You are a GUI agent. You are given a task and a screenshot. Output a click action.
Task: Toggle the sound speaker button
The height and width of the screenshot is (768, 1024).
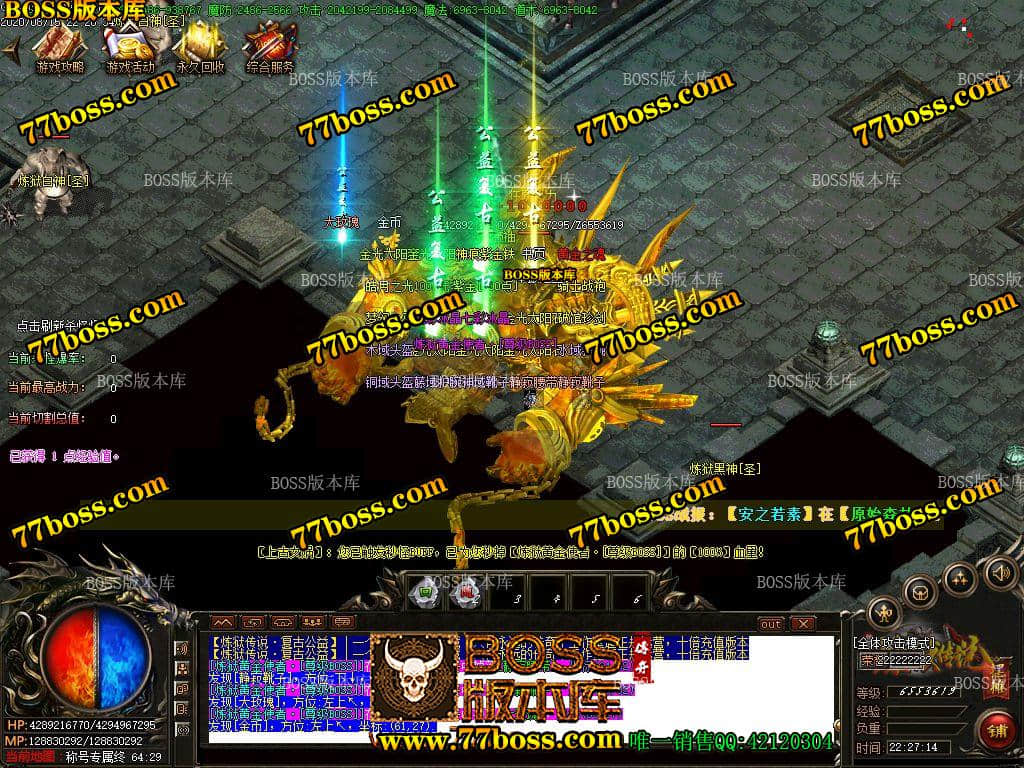(998, 573)
